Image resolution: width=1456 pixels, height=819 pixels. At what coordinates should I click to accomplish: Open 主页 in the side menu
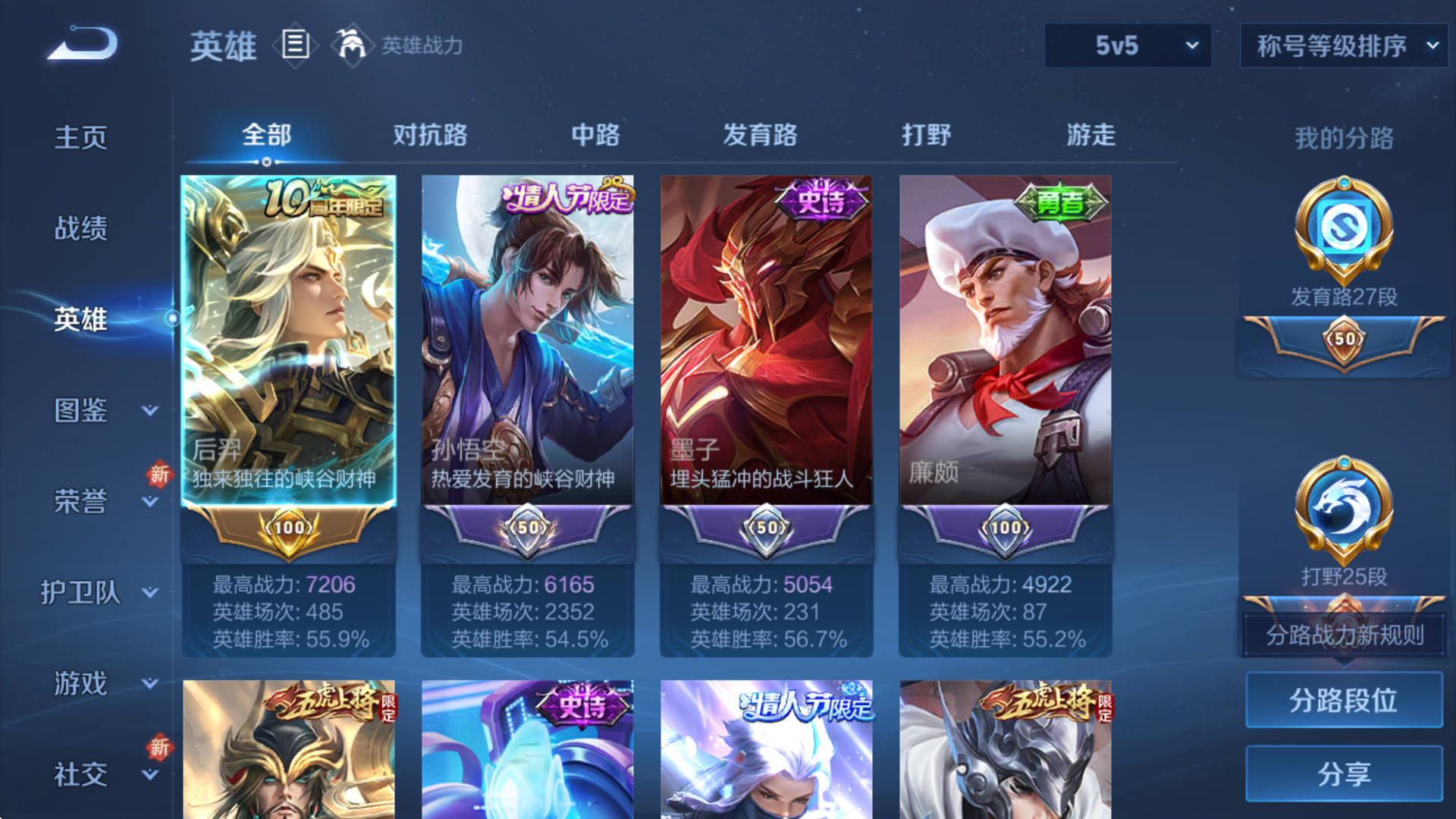pyautogui.click(x=81, y=137)
